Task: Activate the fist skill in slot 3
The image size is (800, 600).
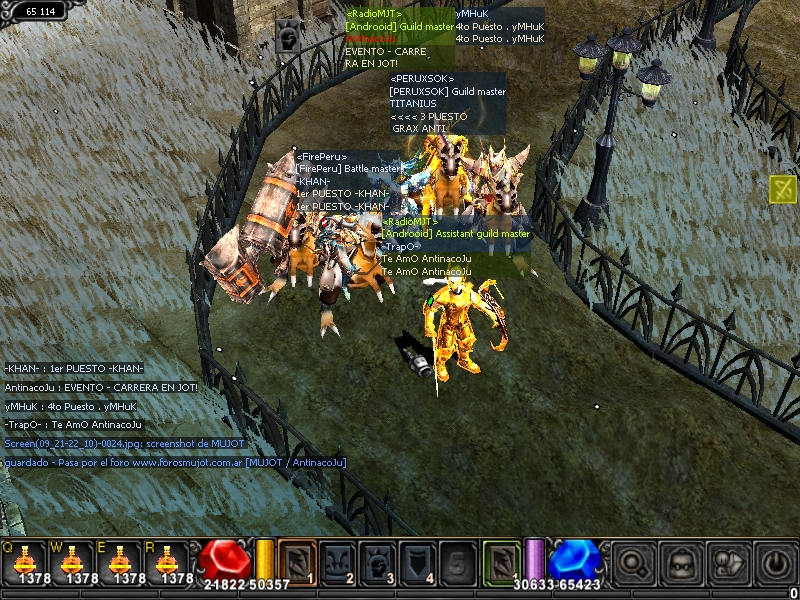Action: coord(377,561)
